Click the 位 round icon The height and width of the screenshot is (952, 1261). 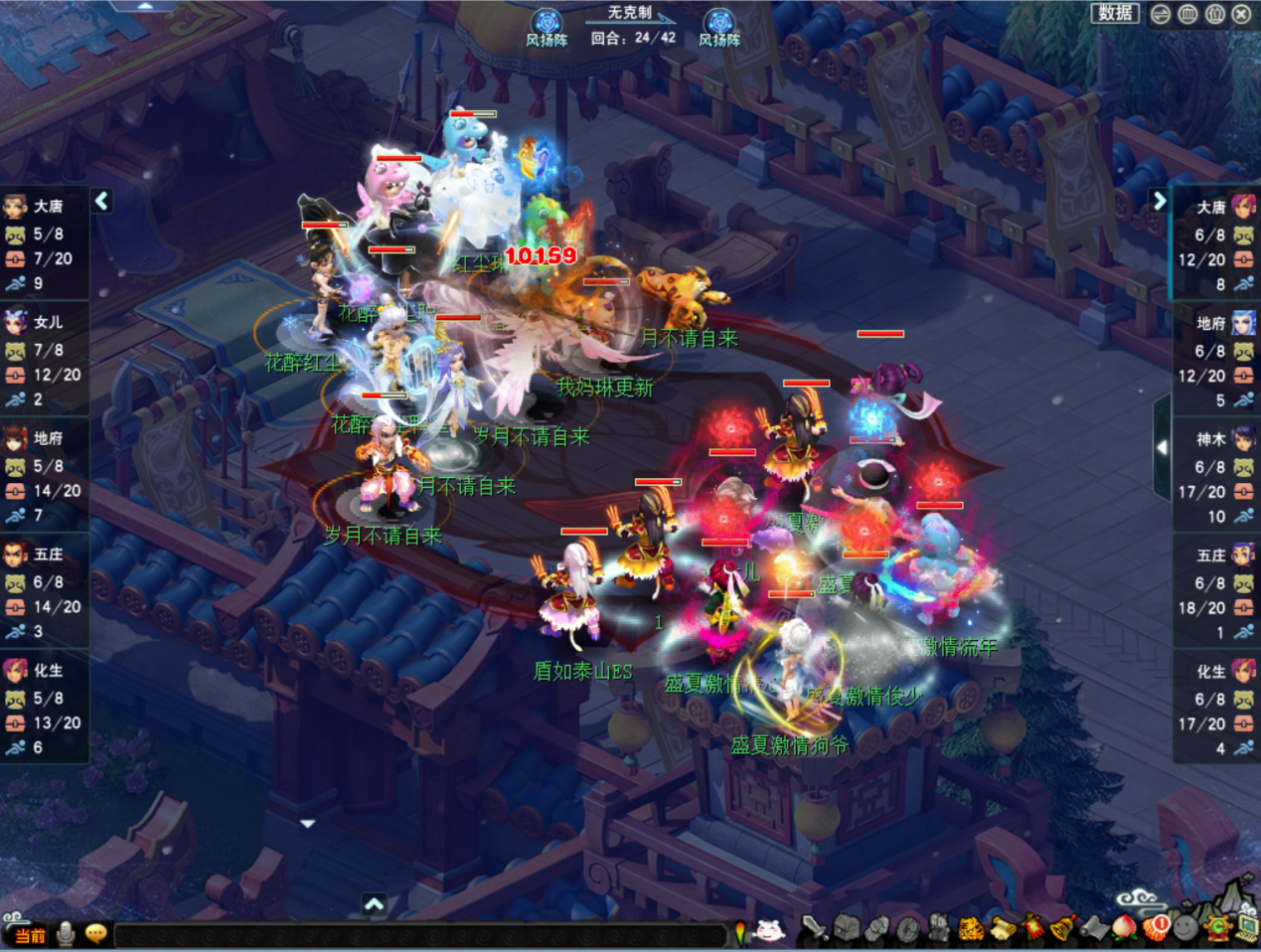pos(1214,14)
